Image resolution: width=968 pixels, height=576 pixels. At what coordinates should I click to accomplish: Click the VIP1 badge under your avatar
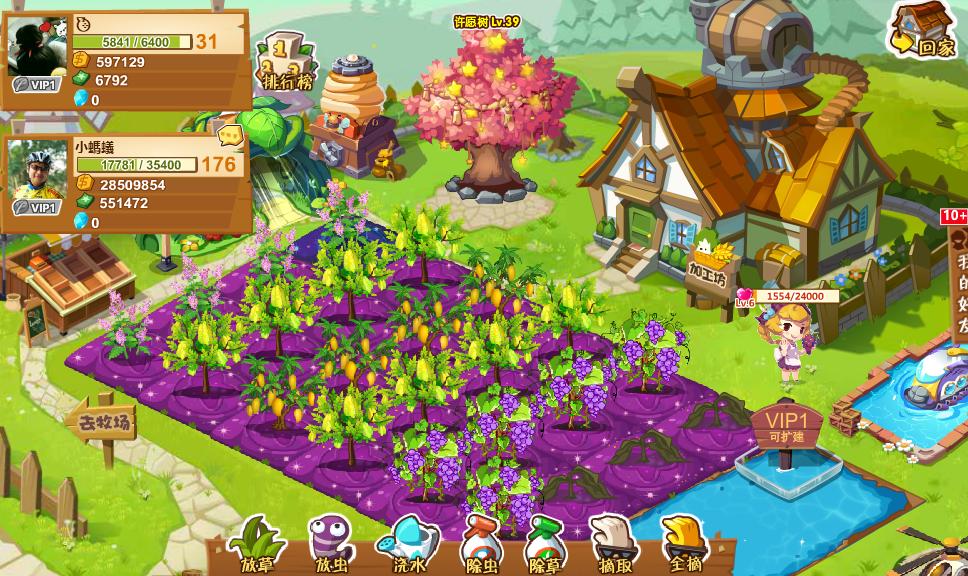click(x=35, y=85)
